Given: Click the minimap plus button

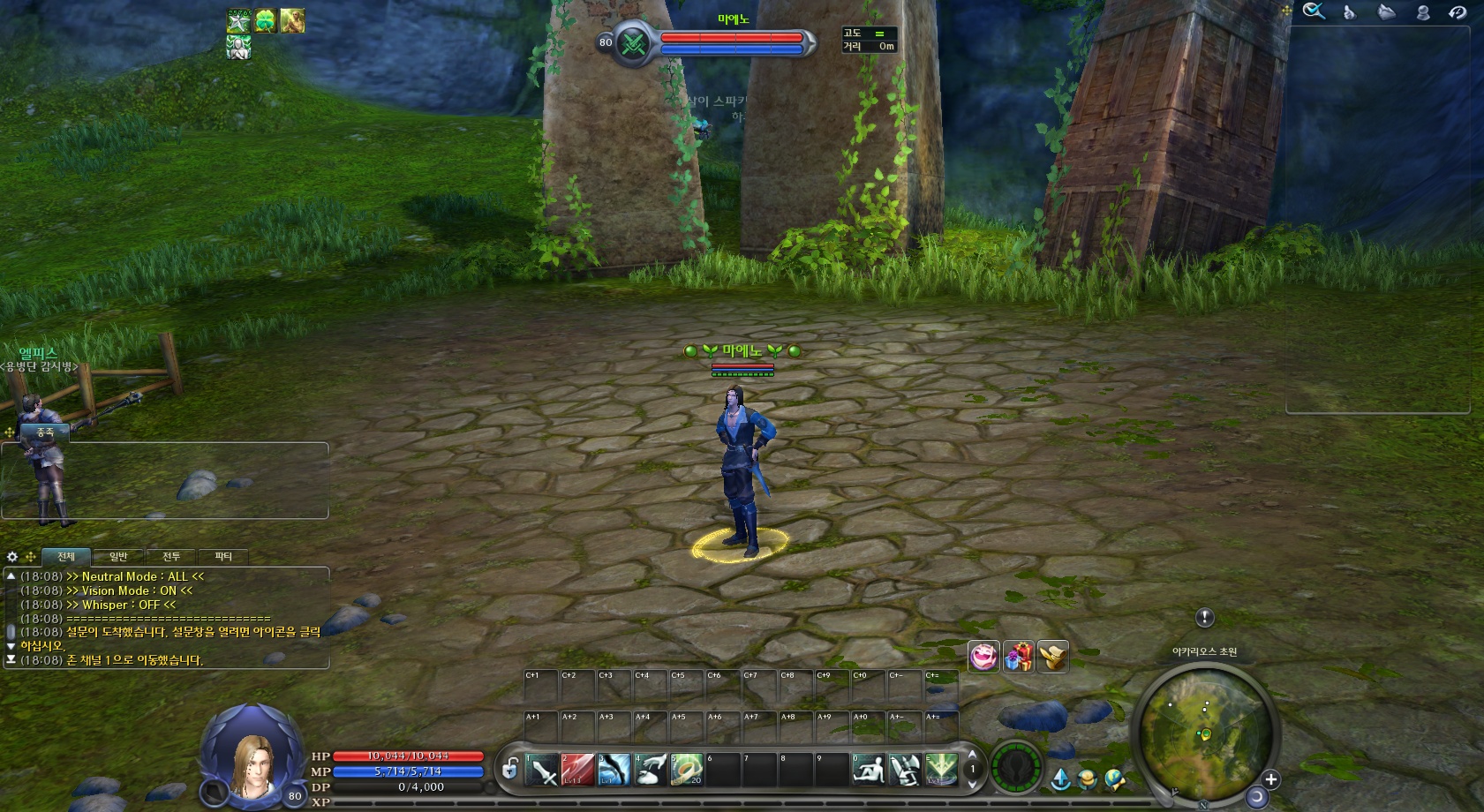Looking at the screenshot, I should point(1270,779).
